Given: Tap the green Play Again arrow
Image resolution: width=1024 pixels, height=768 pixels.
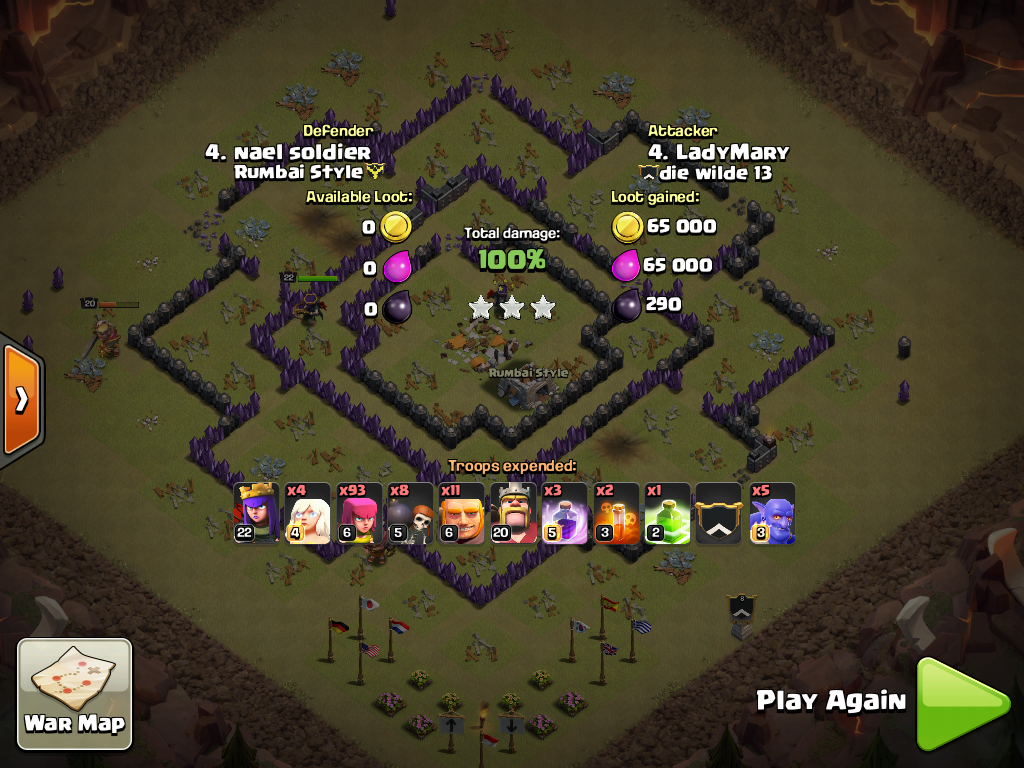Looking at the screenshot, I should [962, 703].
